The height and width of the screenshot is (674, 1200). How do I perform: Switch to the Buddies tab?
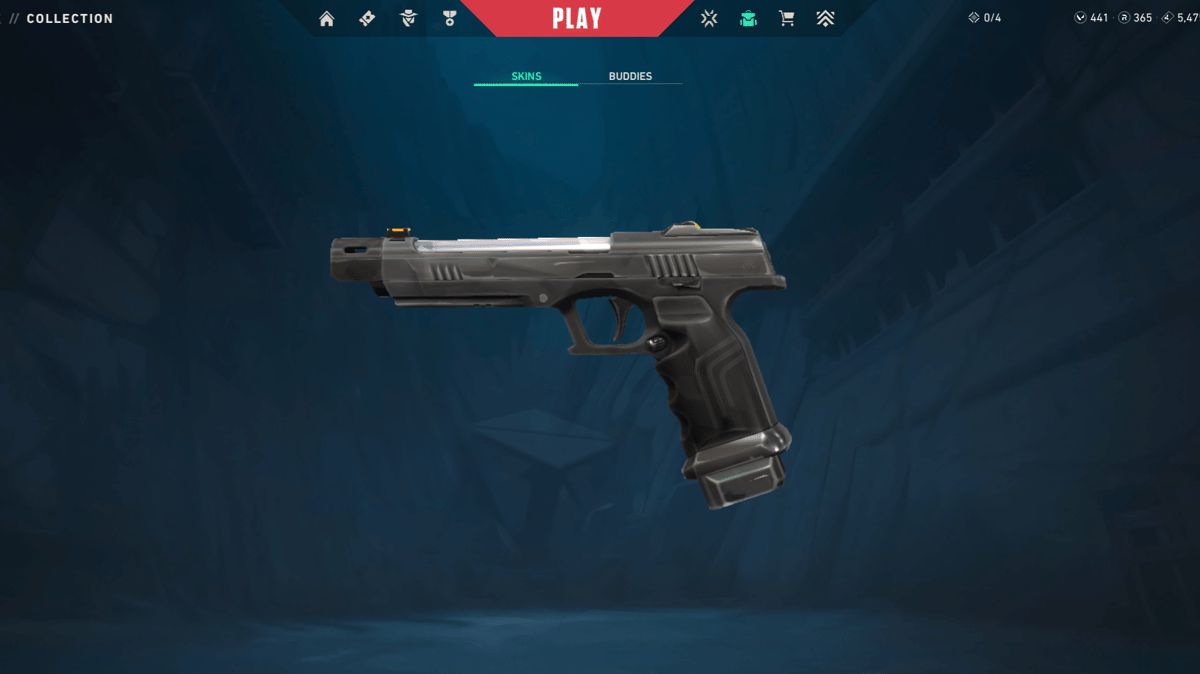630,76
